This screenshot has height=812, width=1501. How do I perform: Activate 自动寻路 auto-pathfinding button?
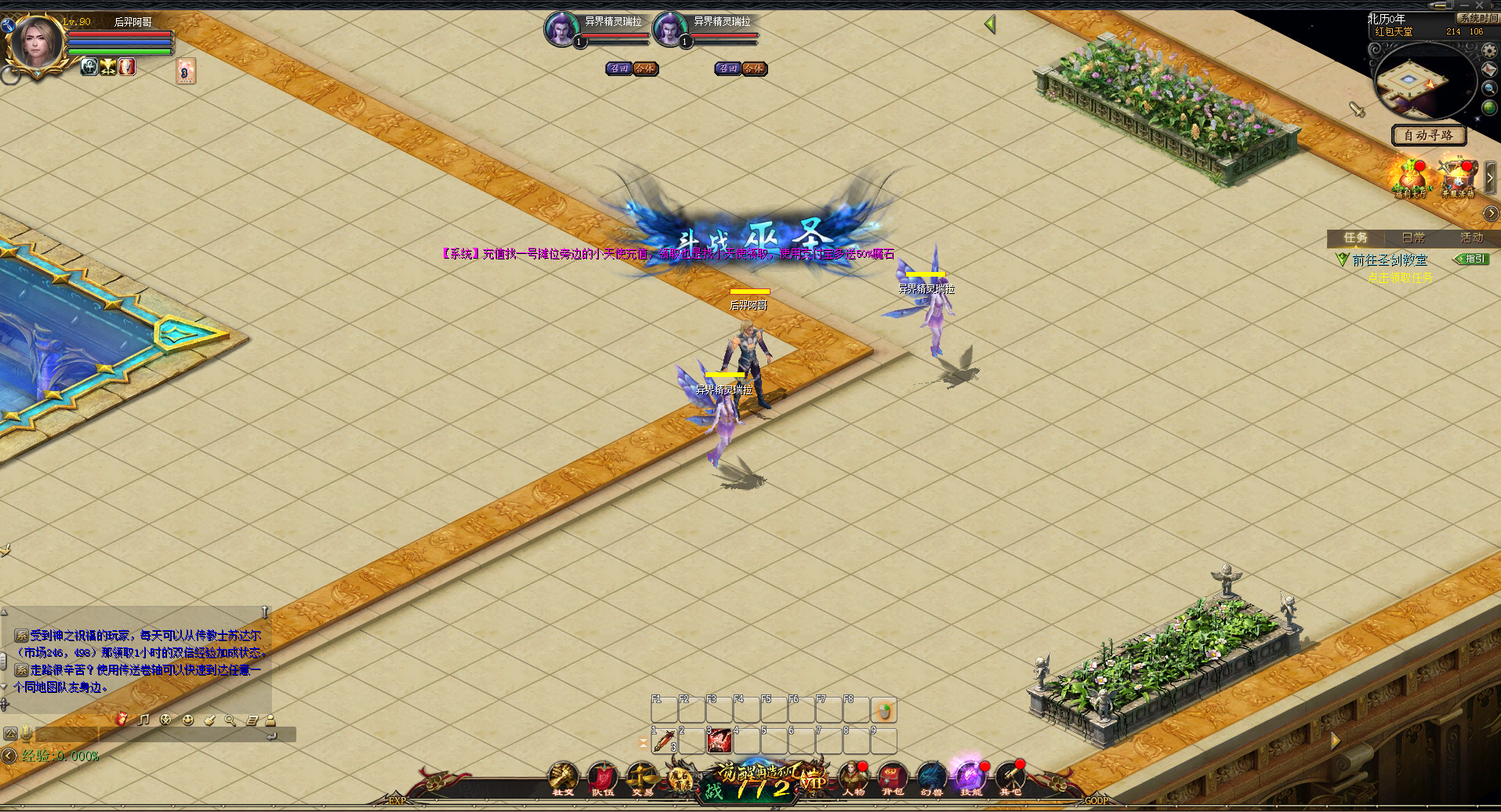point(1428,135)
